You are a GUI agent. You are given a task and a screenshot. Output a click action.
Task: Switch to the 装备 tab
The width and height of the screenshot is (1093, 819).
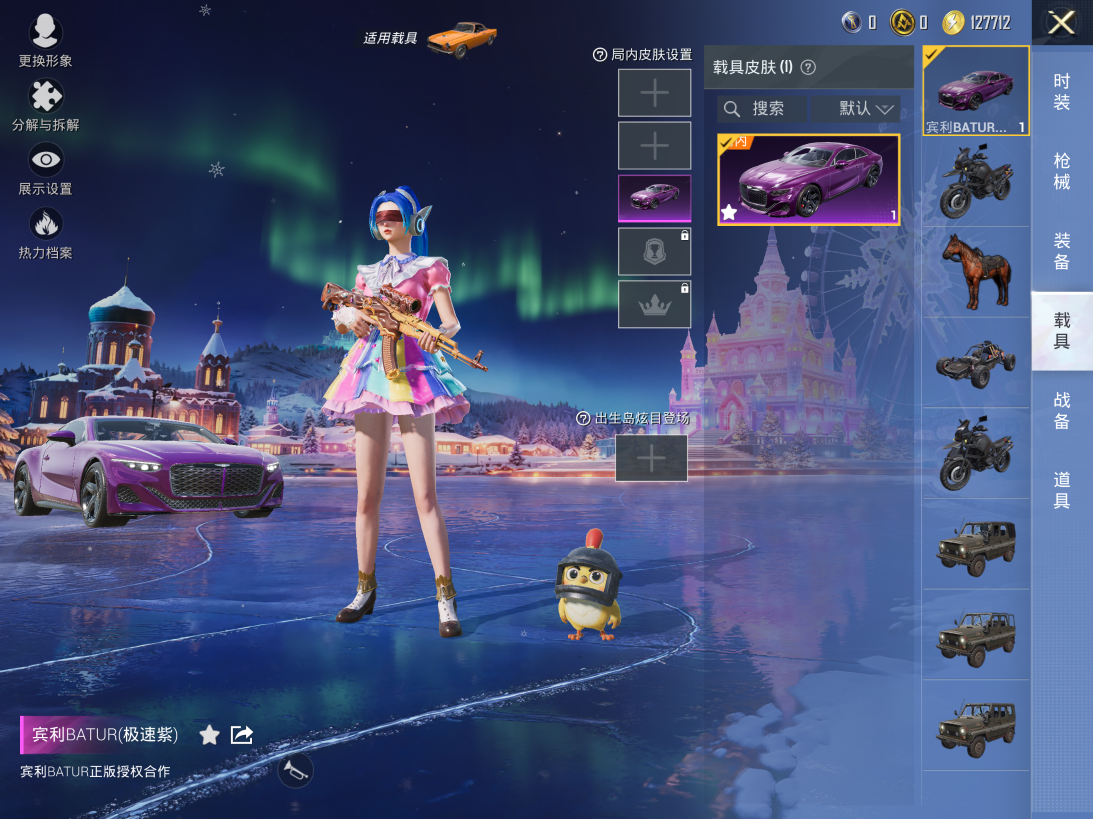point(1062,251)
